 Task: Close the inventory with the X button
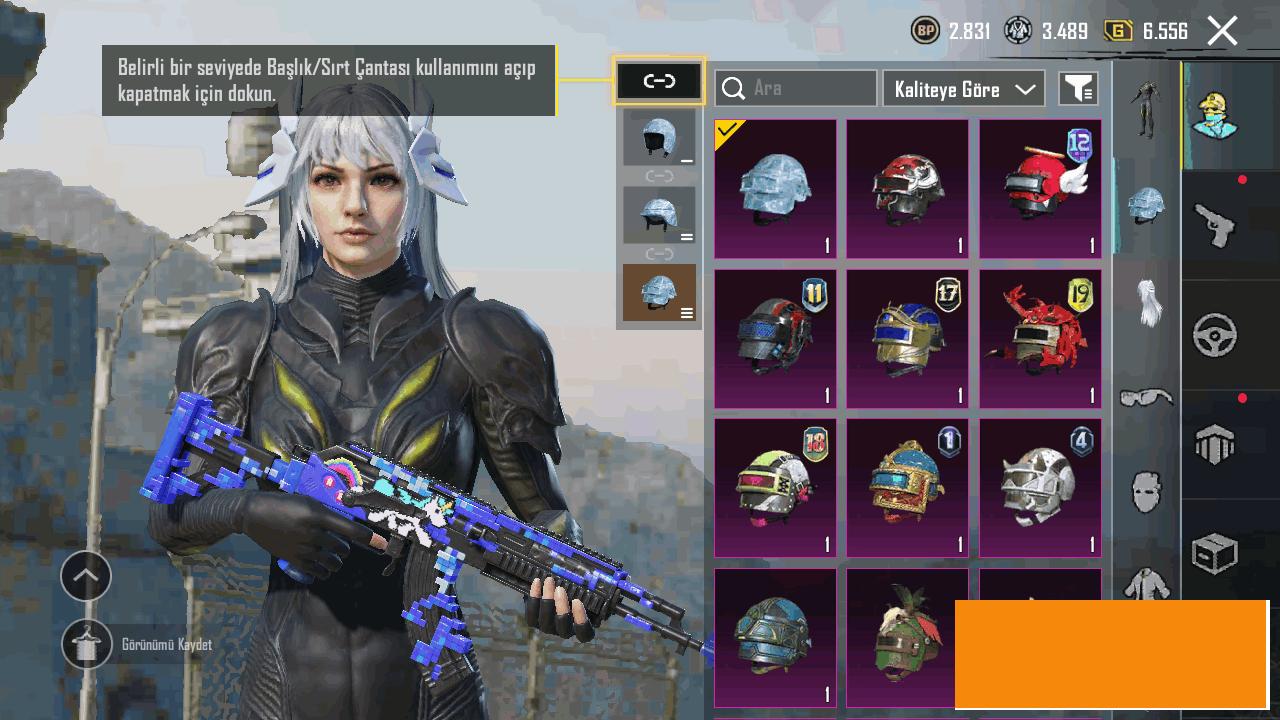[x=1222, y=31]
